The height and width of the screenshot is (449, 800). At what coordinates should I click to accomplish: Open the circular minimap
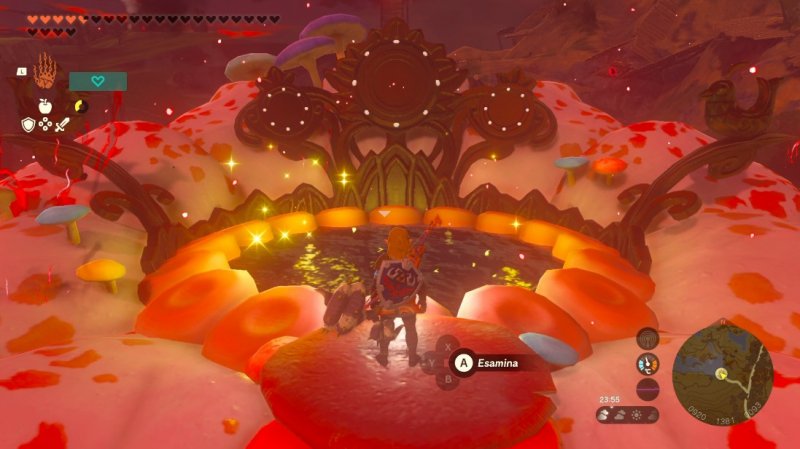click(x=721, y=373)
